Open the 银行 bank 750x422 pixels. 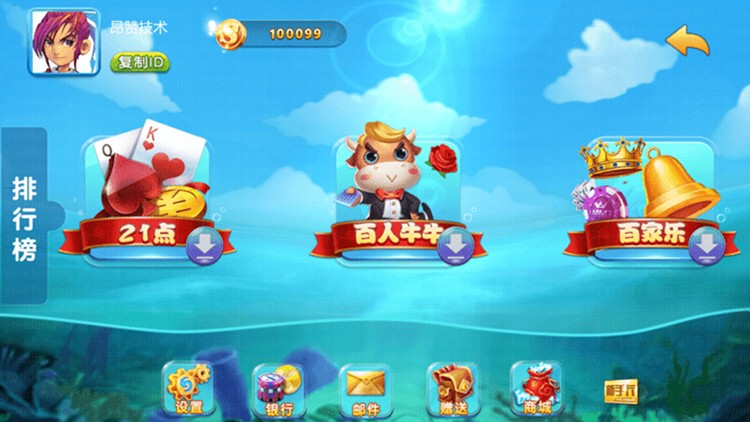coord(276,388)
